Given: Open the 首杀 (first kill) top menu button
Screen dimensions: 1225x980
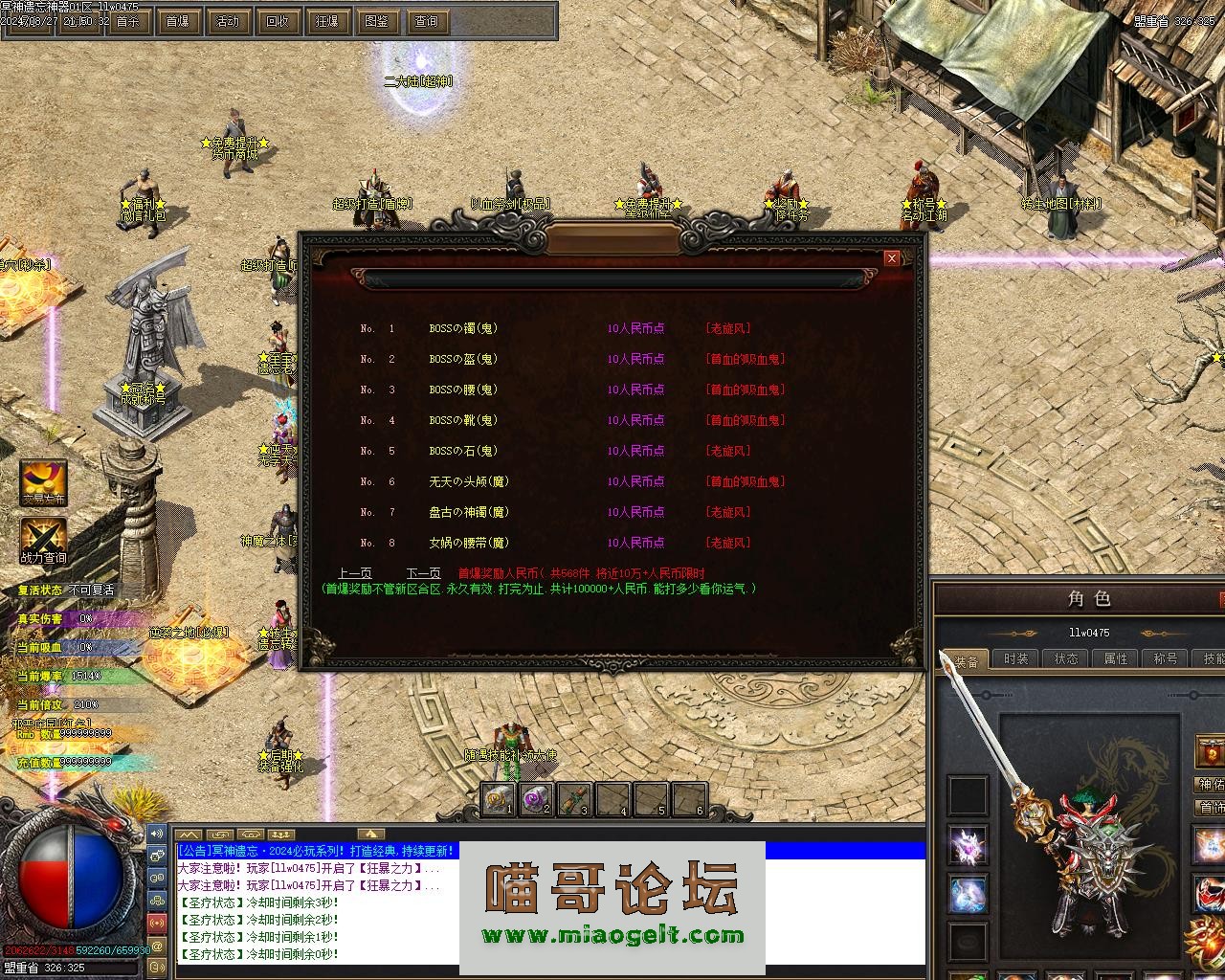Looking at the screenshot, I should 127,21.
